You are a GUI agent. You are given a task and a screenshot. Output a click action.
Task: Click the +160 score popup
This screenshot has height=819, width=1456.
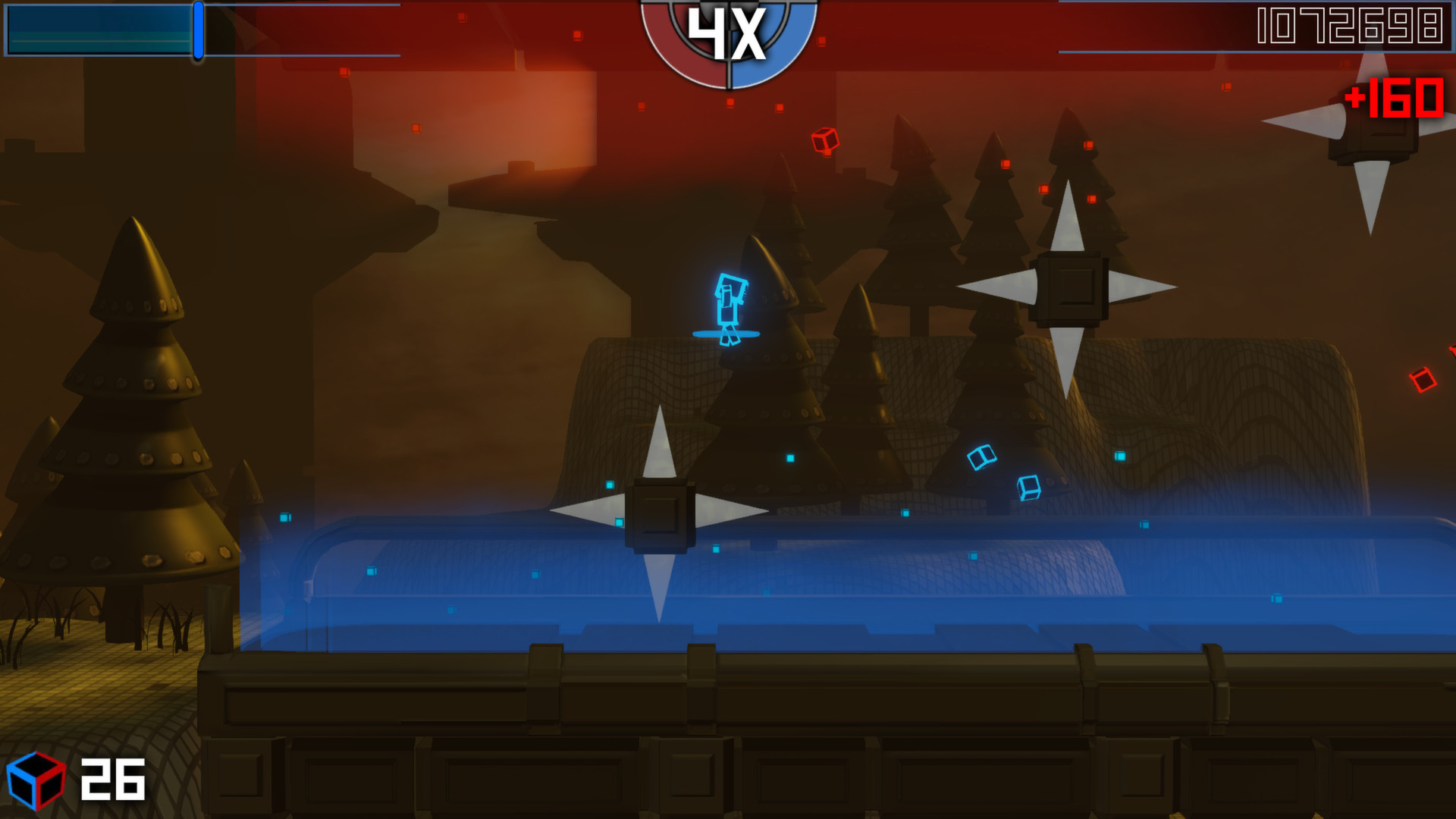pos(1395,99)
